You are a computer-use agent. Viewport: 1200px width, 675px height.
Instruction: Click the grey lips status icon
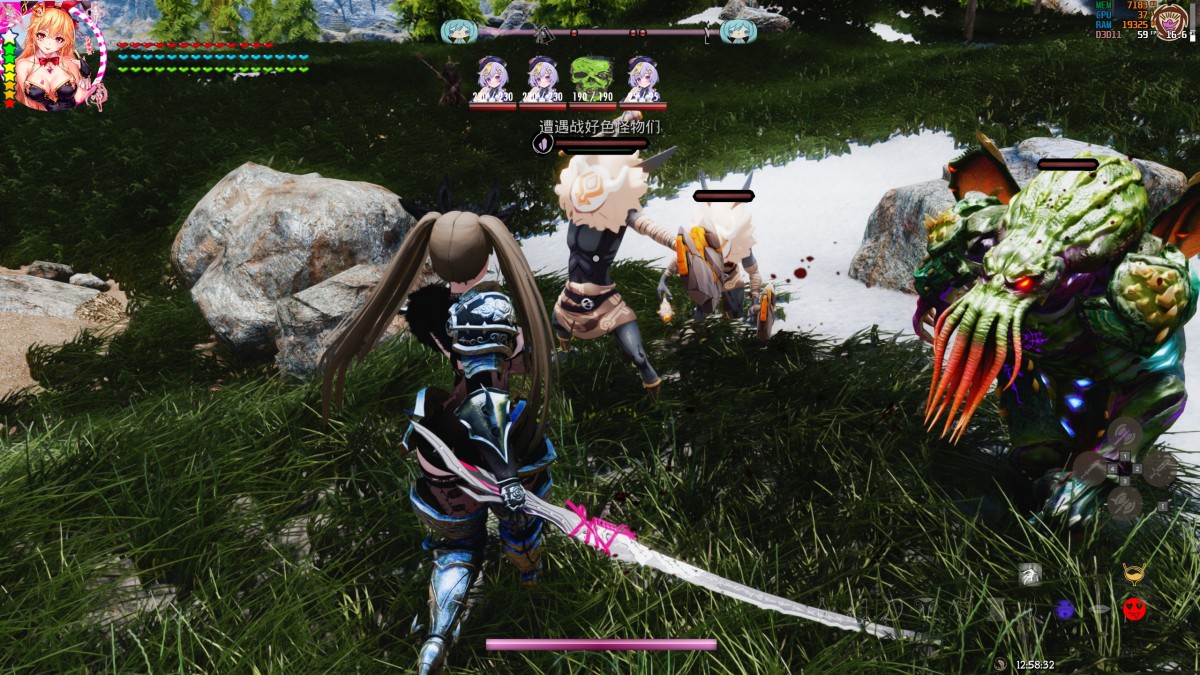pyautogui.click(x=1099, y=608)
